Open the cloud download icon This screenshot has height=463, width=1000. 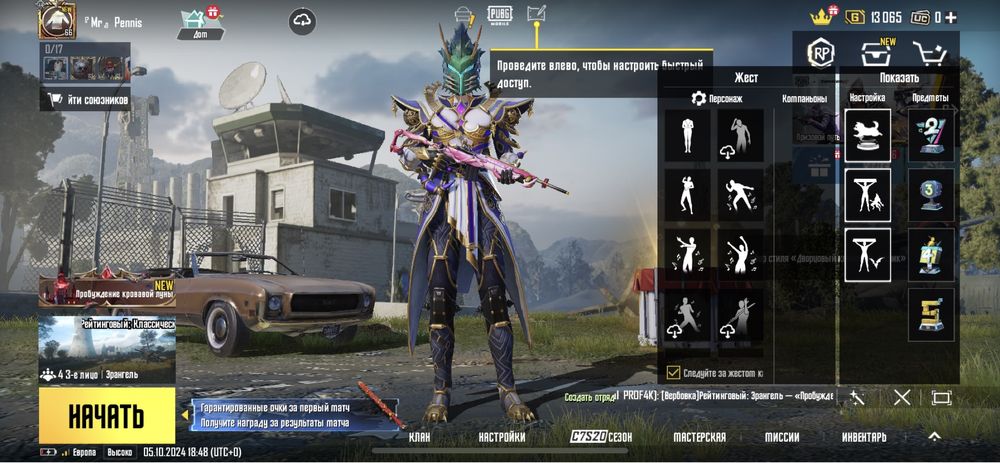303,20
